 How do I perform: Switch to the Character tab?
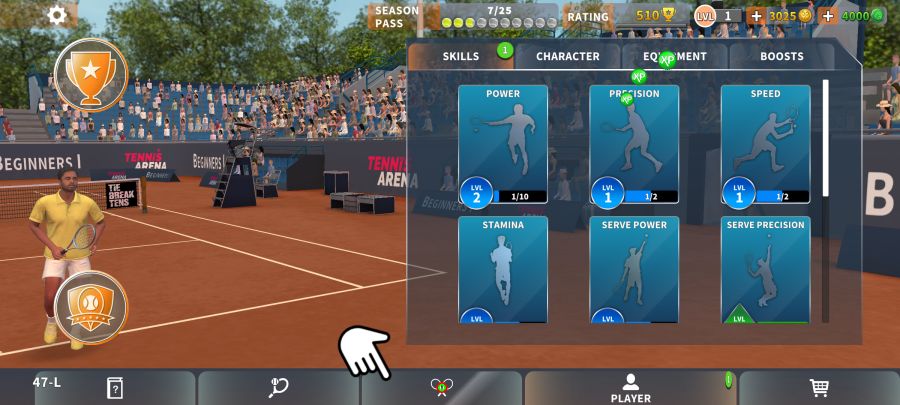567,57
